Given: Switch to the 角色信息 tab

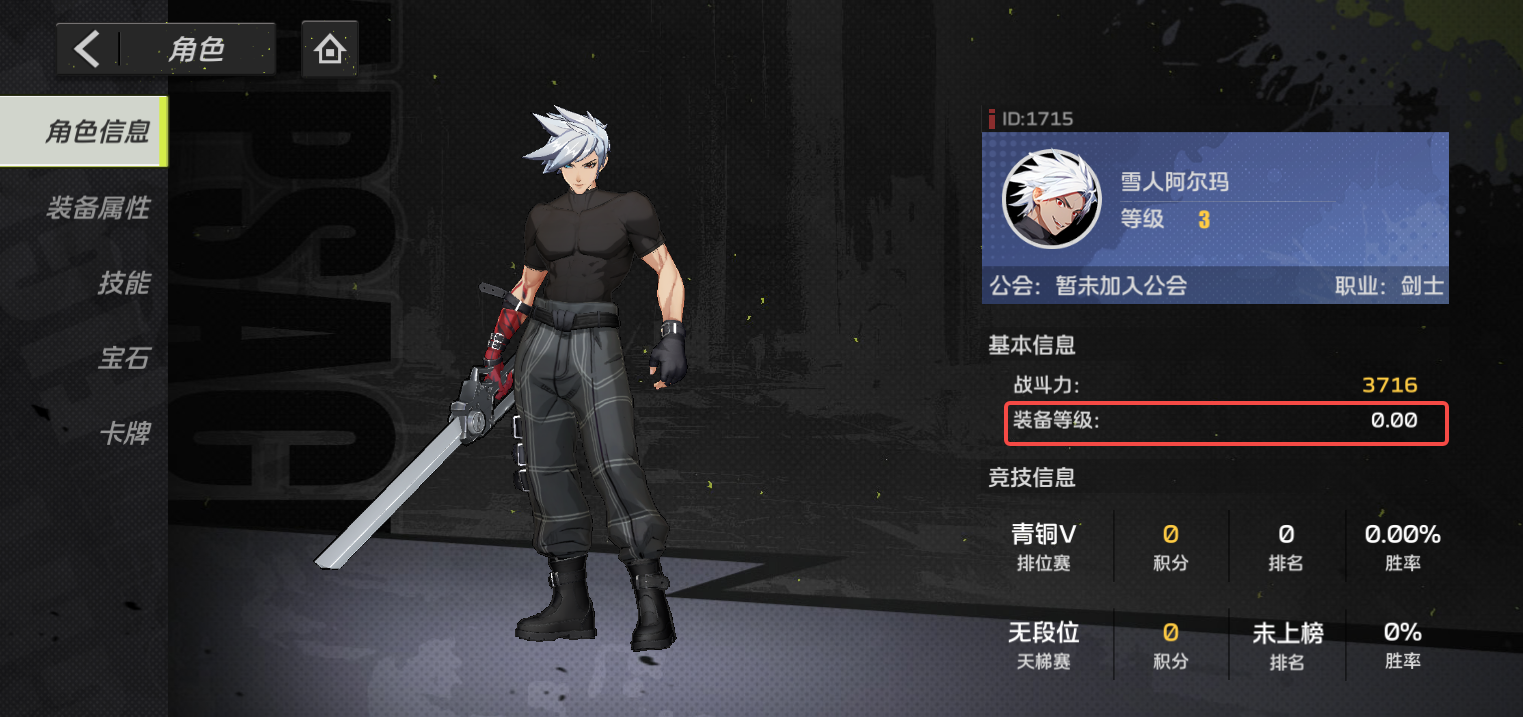Looking at the screenshot, I should pyautogui.click(x=96, y=131).
